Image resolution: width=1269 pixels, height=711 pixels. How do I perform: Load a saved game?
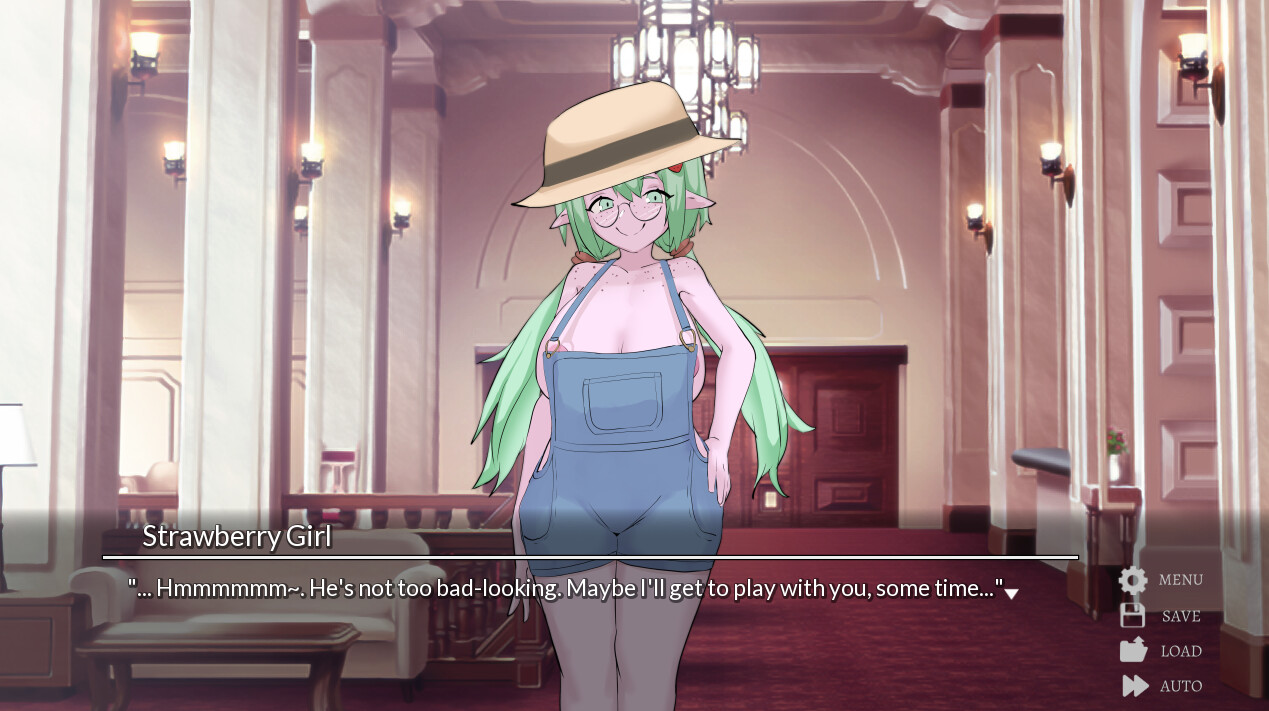click(x=1160, y=651)
